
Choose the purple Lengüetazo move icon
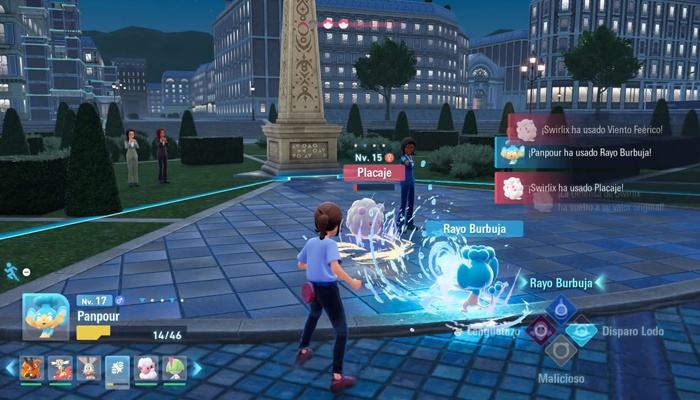540,329
